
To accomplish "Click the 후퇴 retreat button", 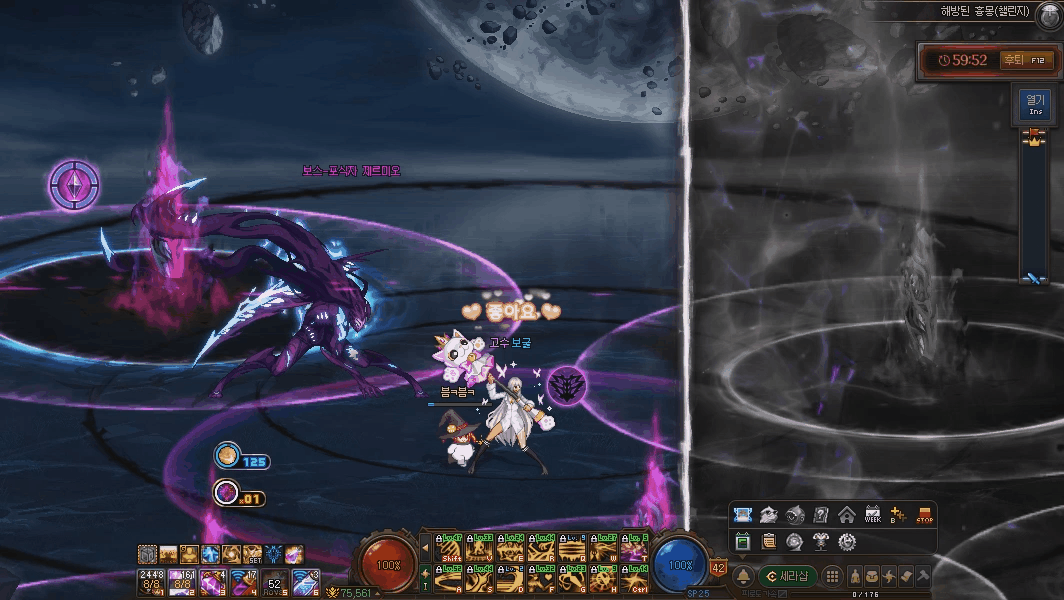I will pyautogui.click(x=1014, y=60).
